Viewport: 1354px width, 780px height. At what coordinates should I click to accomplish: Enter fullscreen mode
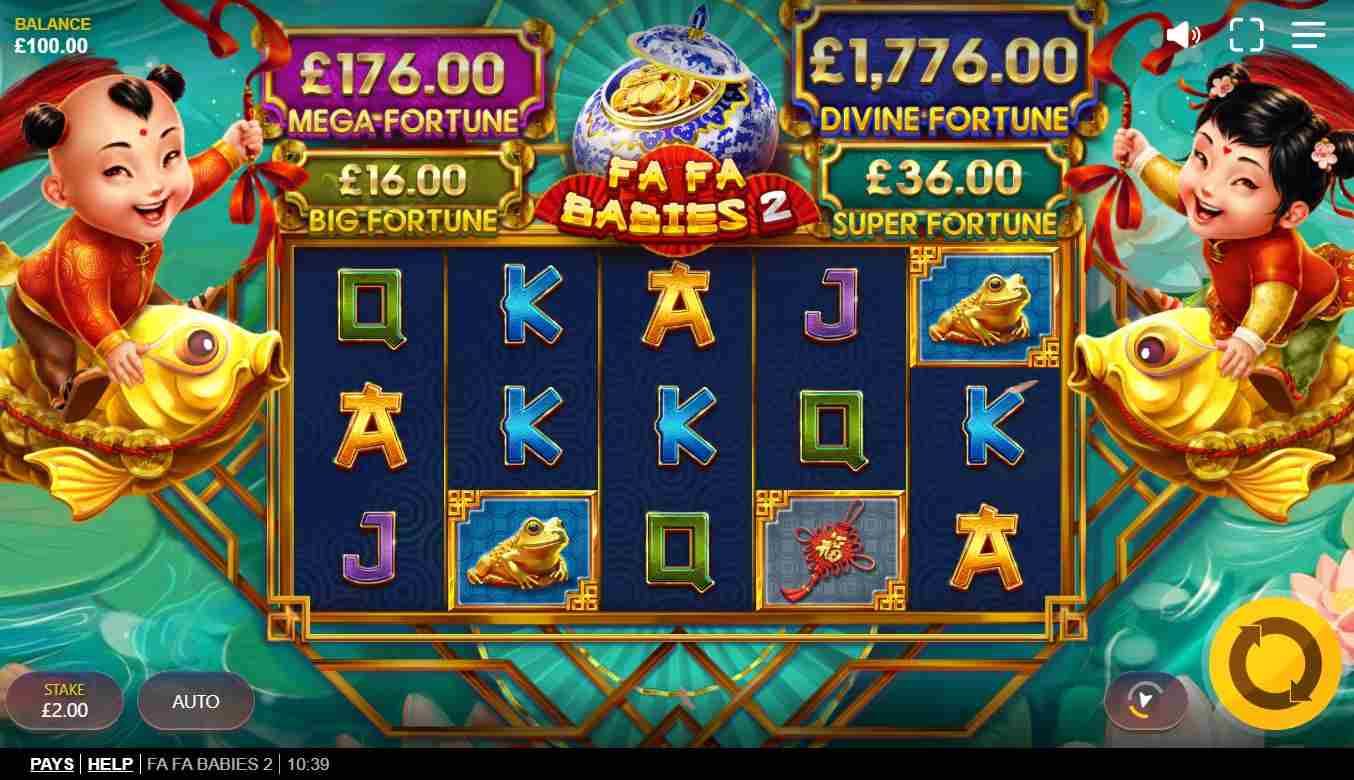(1246, 35)
